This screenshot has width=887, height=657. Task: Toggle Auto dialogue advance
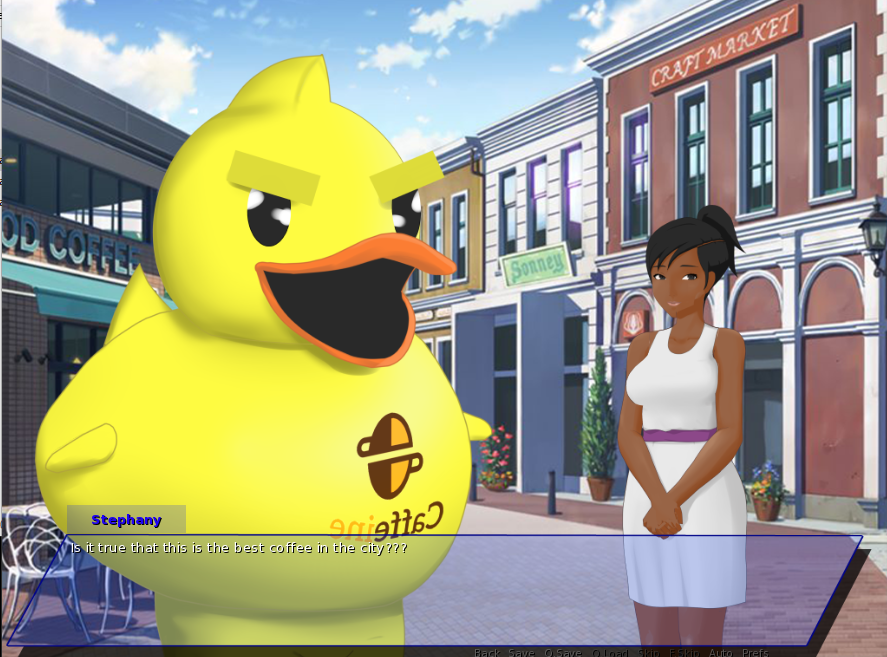click(720, 653)
